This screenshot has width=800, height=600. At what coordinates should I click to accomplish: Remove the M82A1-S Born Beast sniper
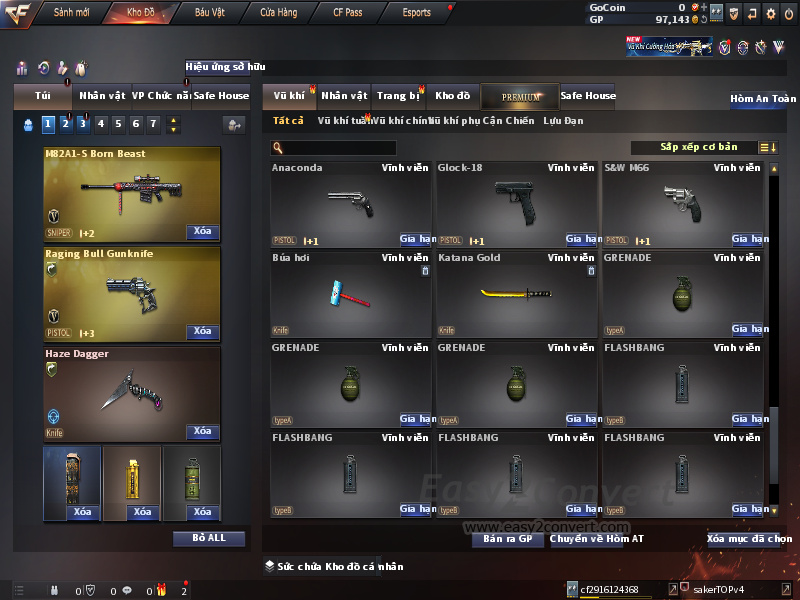click(x=202, y=232)
